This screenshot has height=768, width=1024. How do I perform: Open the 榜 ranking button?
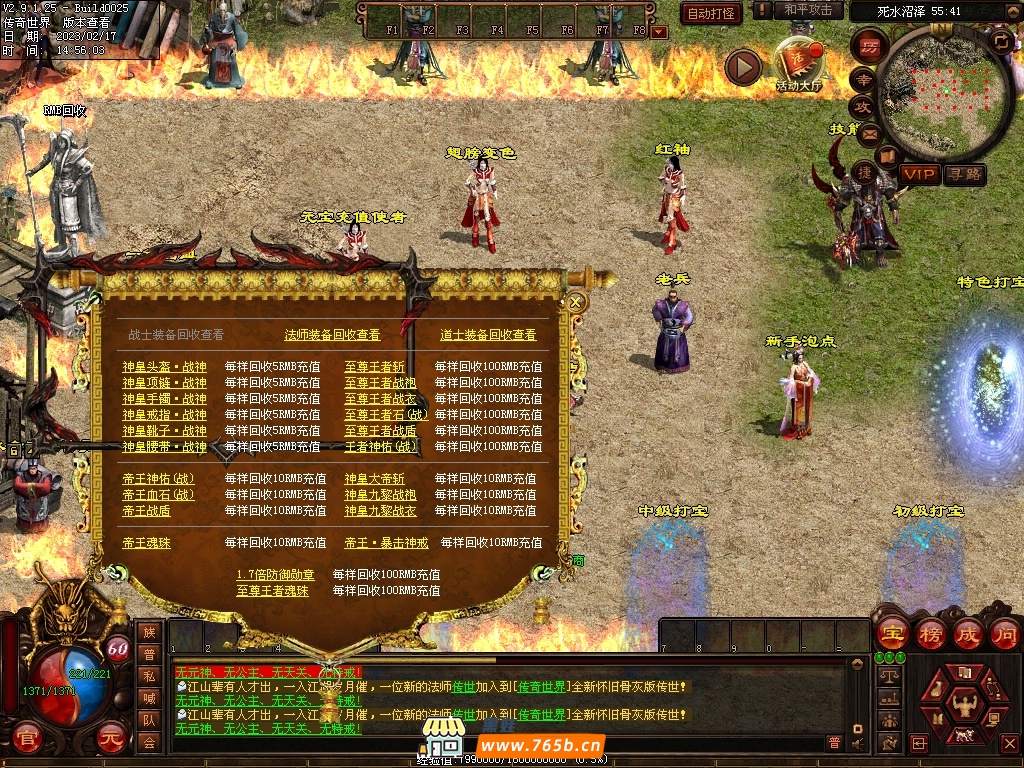[x=930, y=633]
